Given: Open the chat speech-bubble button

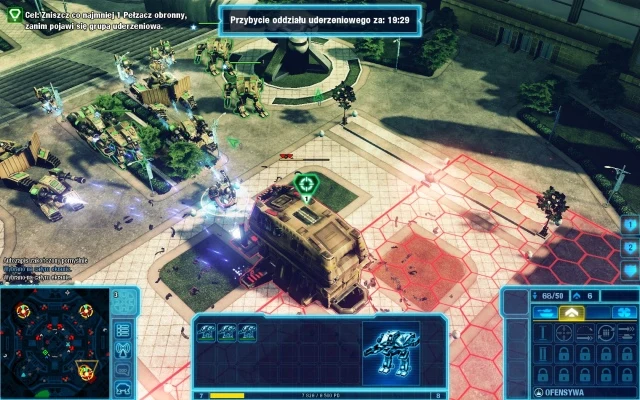Looking at the screenshot, I should point(124,367).
